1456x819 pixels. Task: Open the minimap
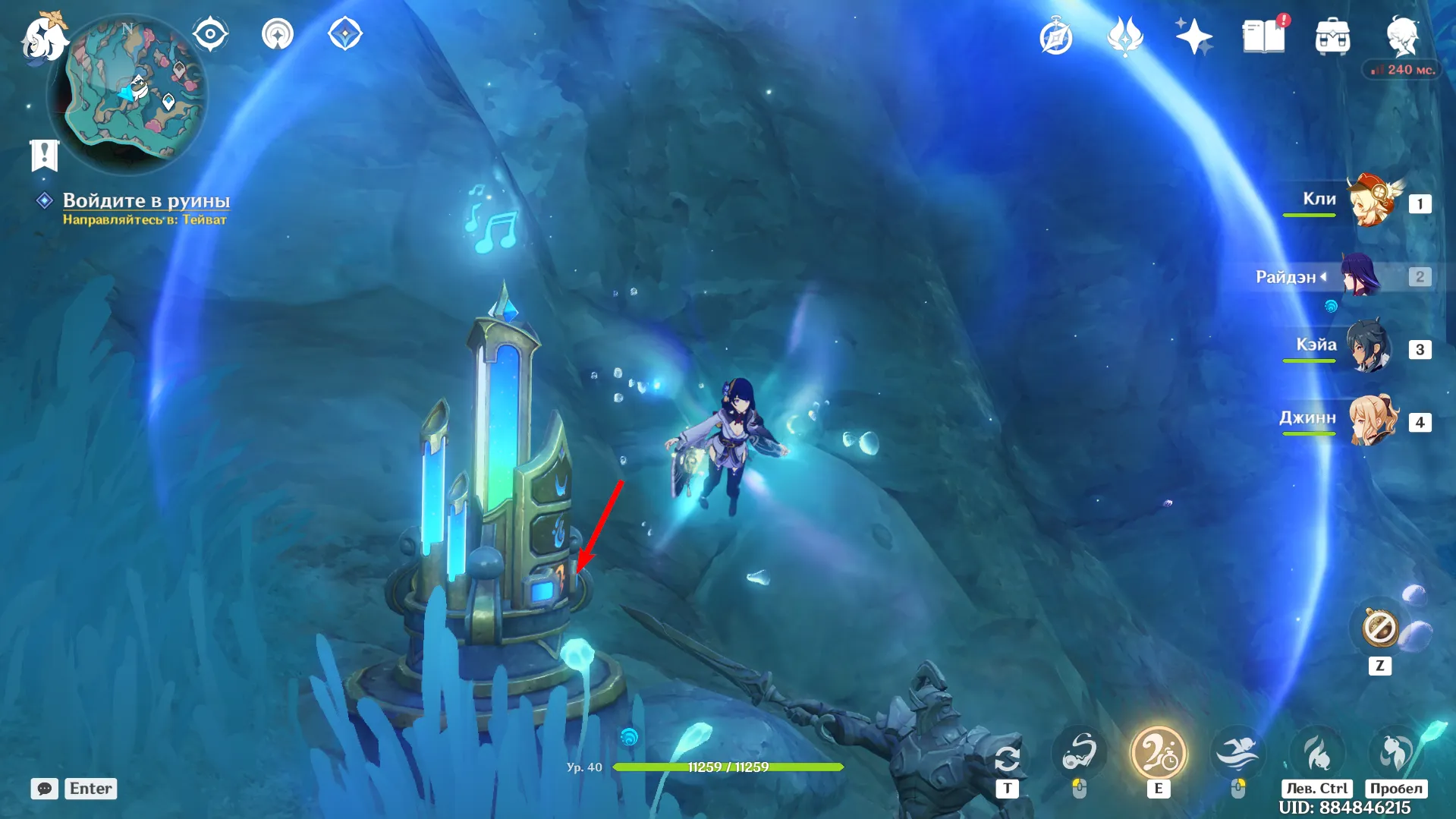127,91
